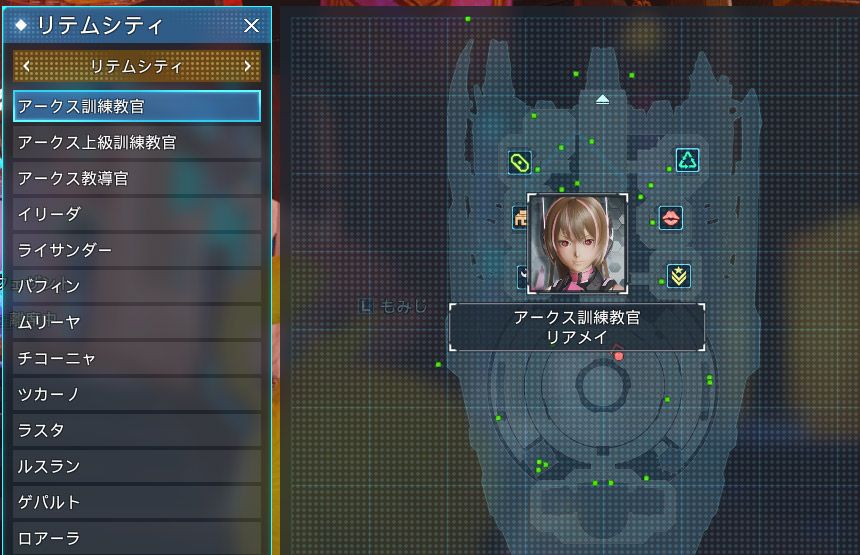Image resolution: width=860 pixels, height=555 pixels.
Task: Select the red lips salon map marker
Action: pyautogui.click(x=670, y=217)
